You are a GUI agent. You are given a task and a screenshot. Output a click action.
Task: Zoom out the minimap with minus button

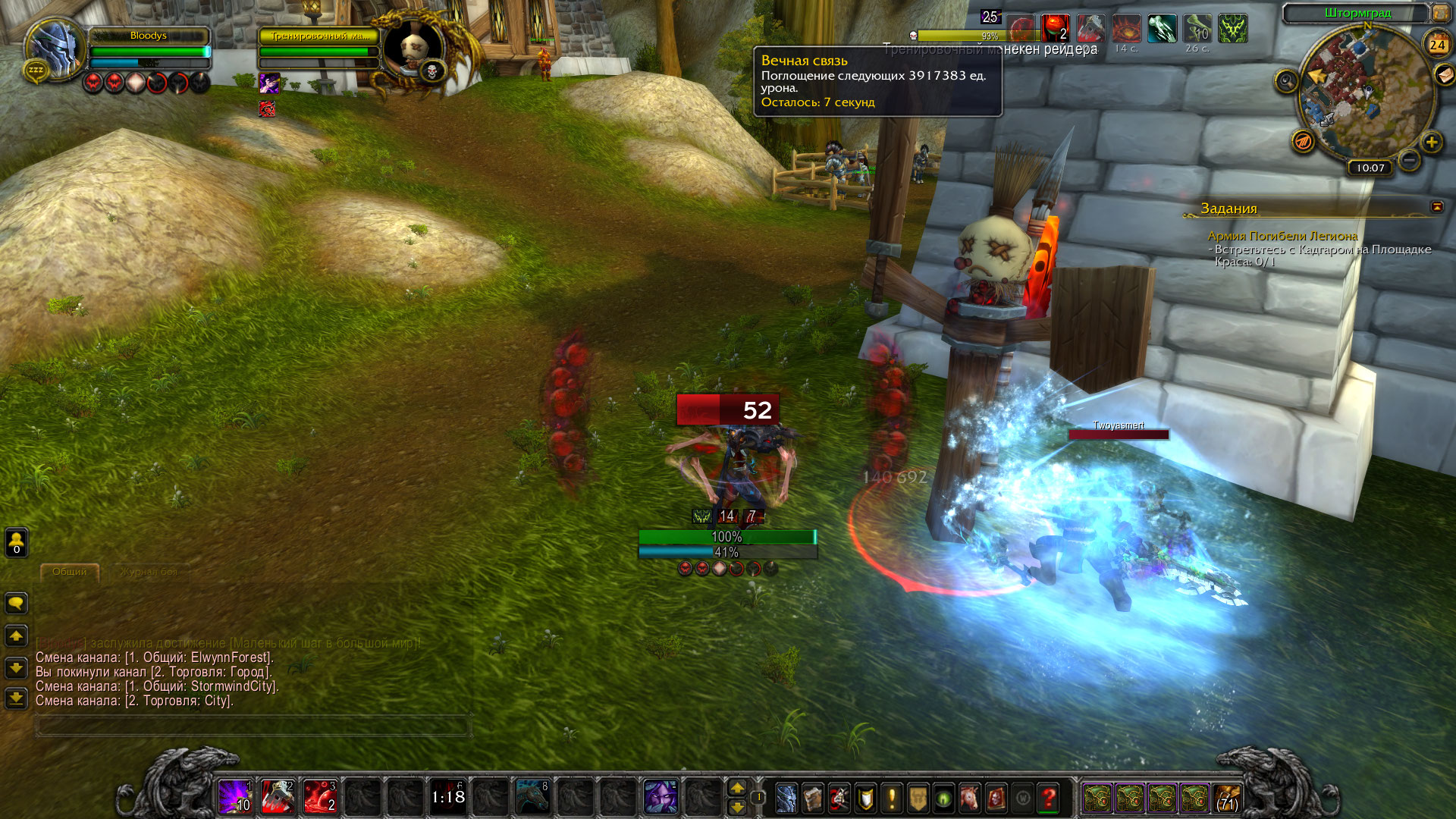point(1409,160)
